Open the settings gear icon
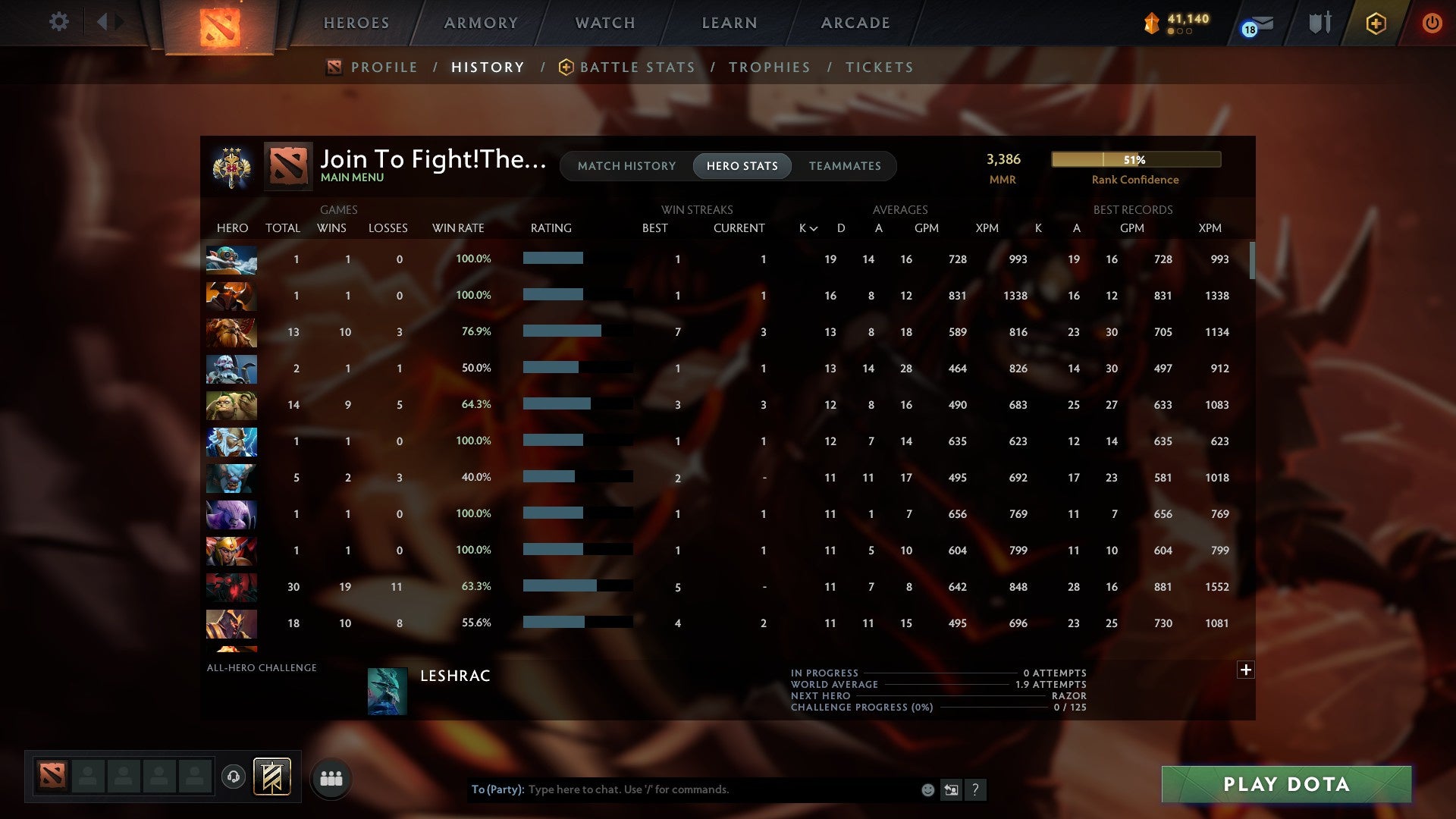The width and height of the screenshot is (1456, 819). (x=59, y=22)
